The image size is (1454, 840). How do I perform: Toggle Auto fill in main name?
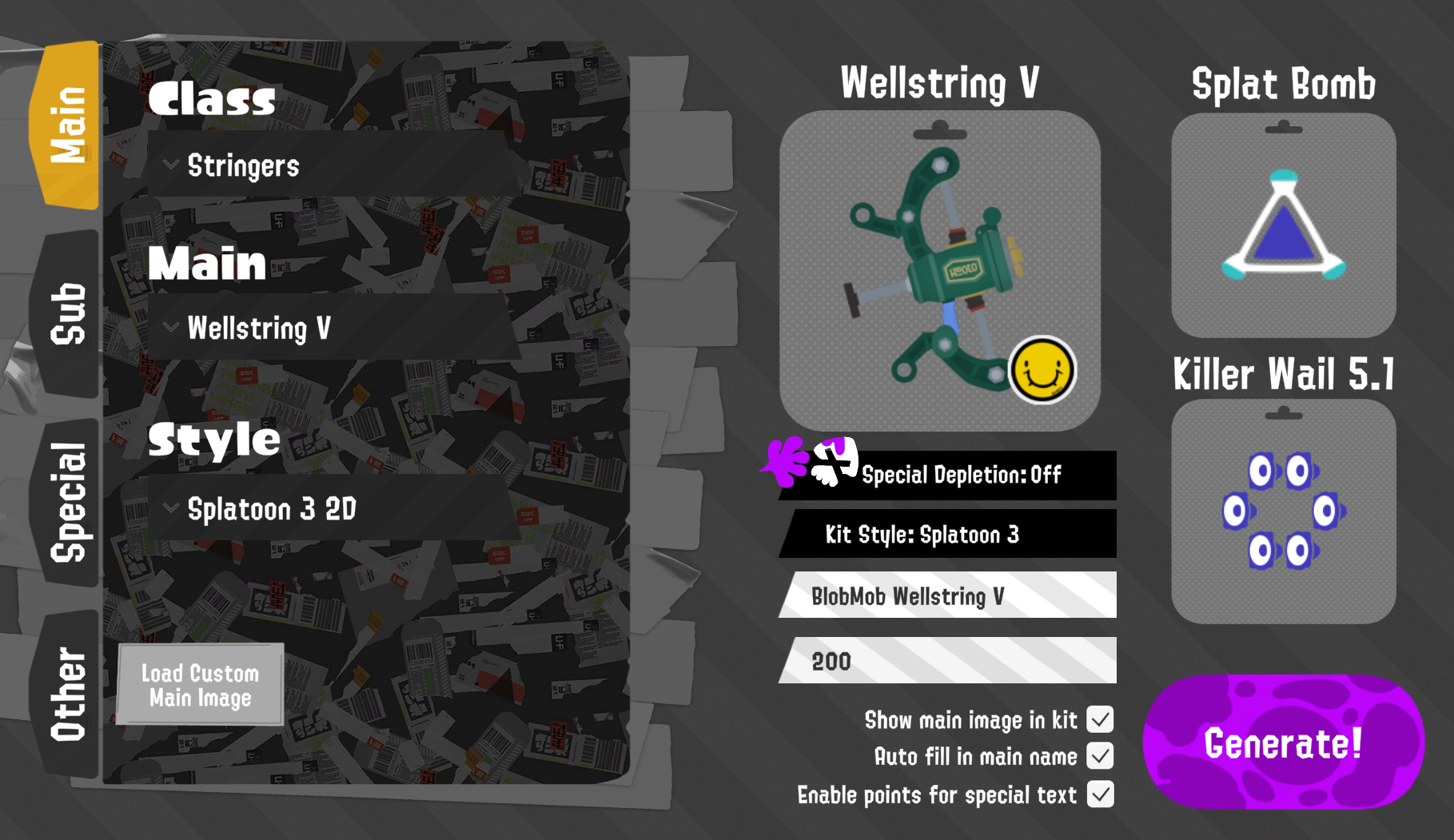point(1101,757)
